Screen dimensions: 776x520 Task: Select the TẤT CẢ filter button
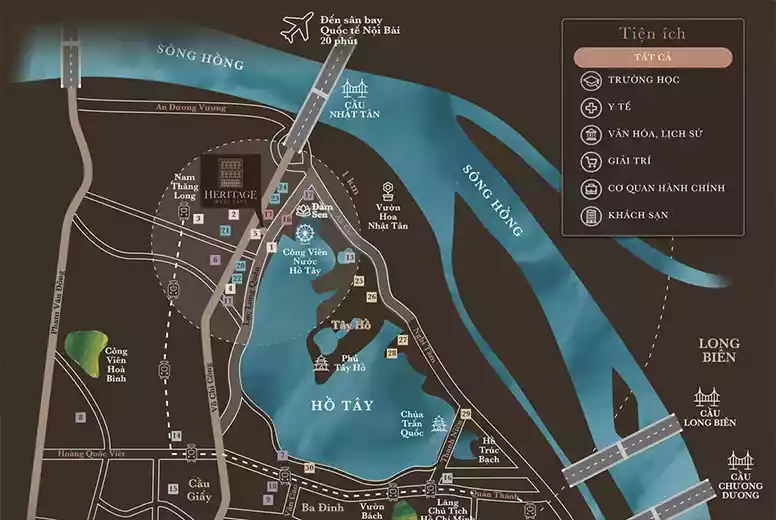[653, 57]
